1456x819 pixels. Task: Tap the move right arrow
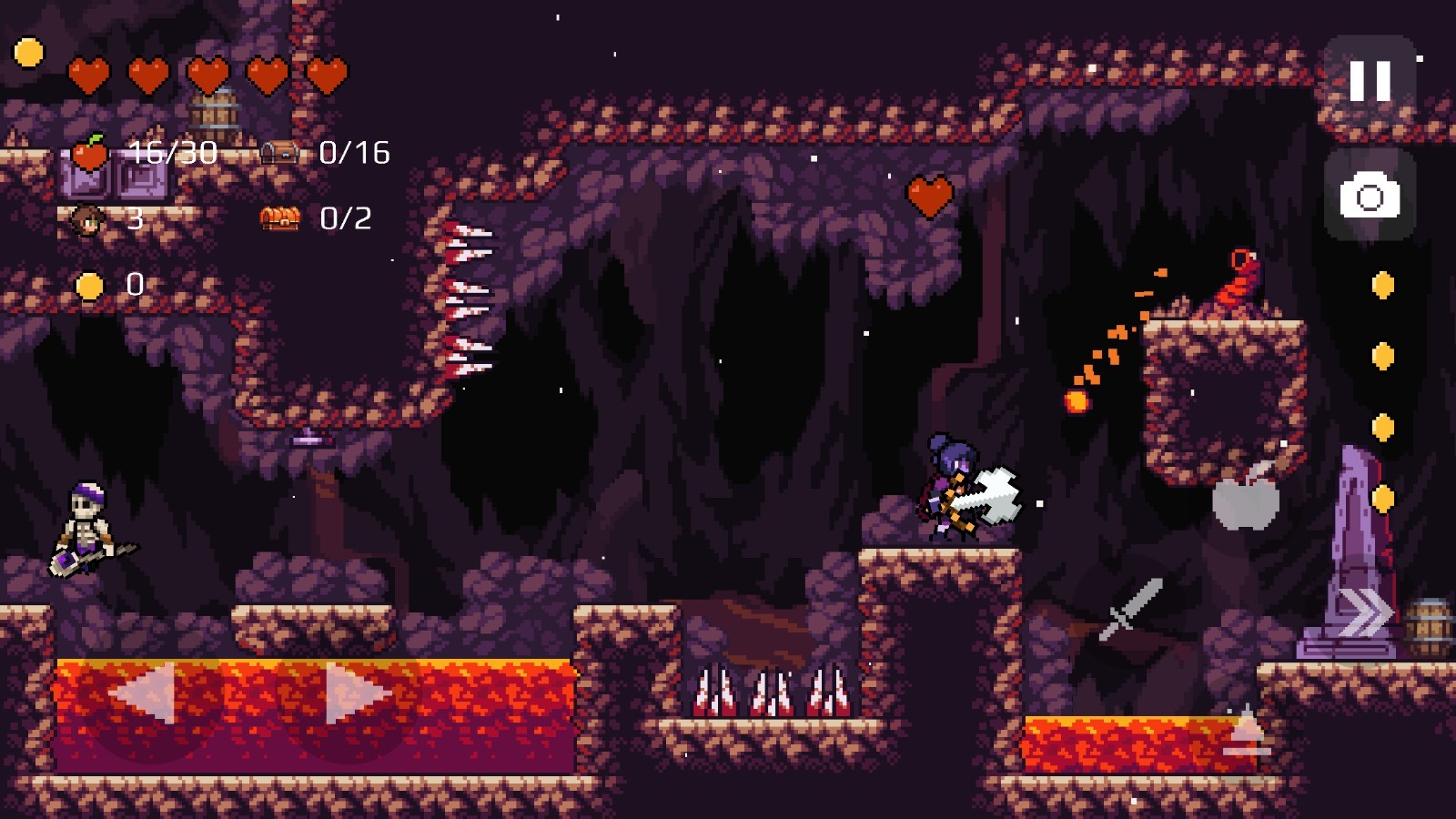[355, 693]
